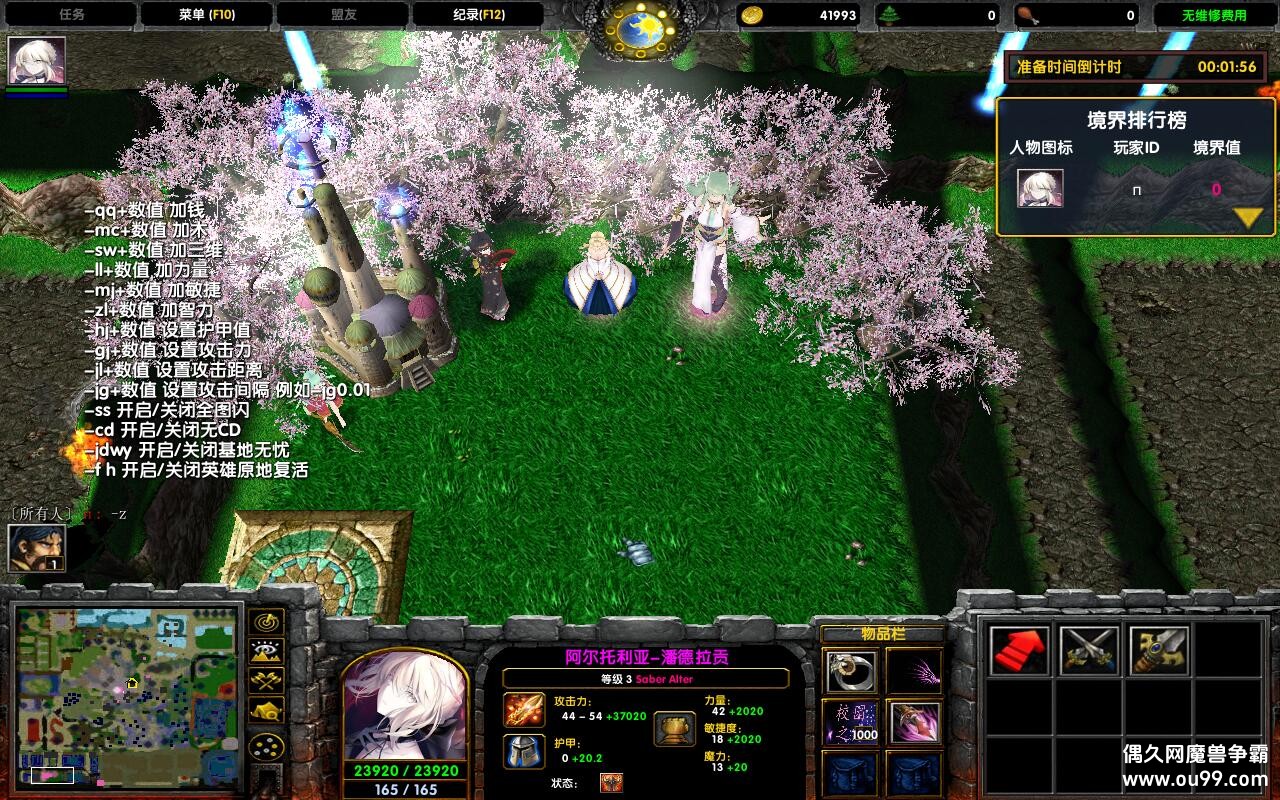Activate the minimap signal ping button
Image resolution: width=1280 pixels, height=800 pixels.
tap(267, 621)
